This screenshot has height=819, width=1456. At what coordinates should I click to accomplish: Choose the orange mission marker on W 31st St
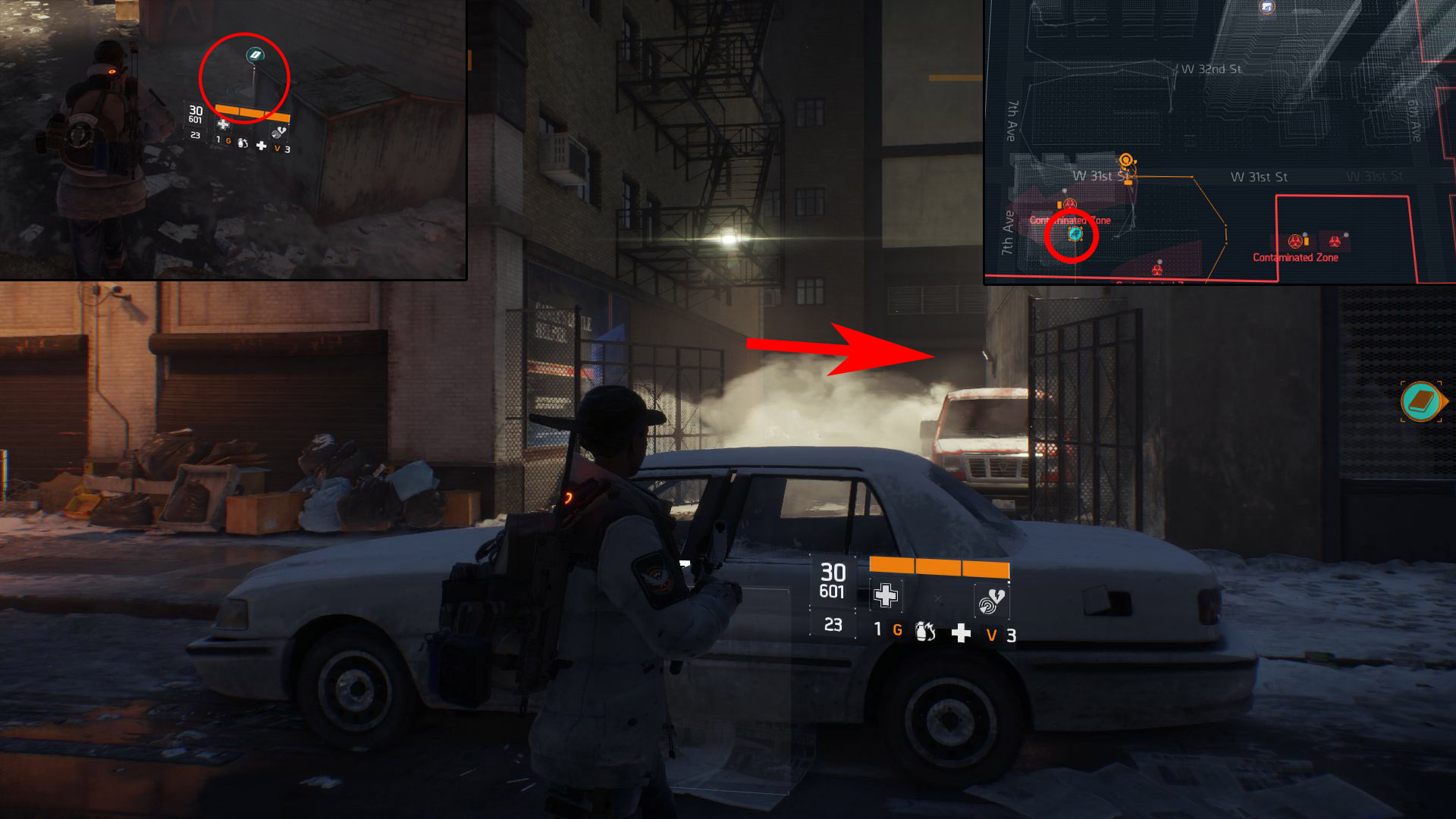(x=1127, y=161)
